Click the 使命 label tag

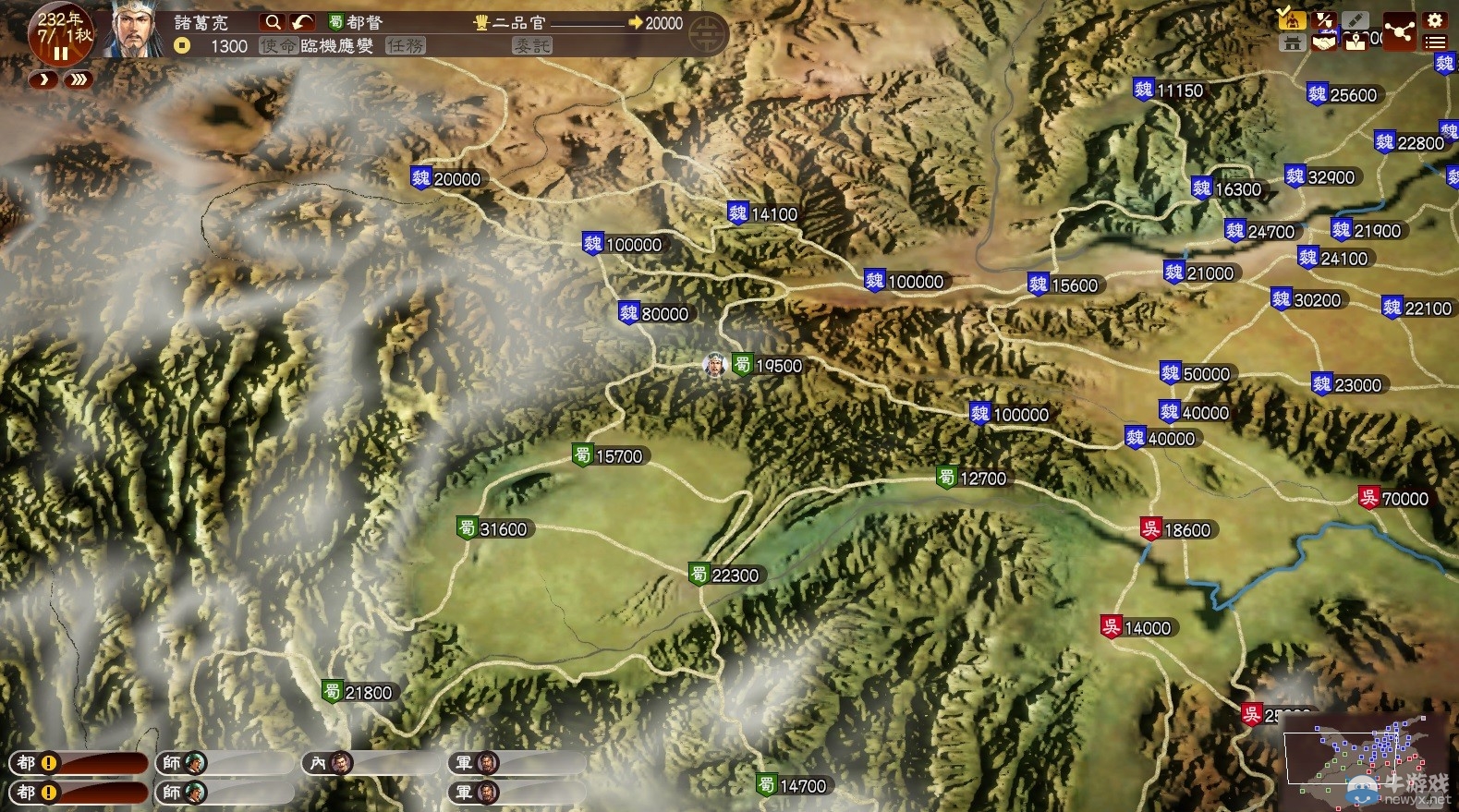tap(279, 46)
